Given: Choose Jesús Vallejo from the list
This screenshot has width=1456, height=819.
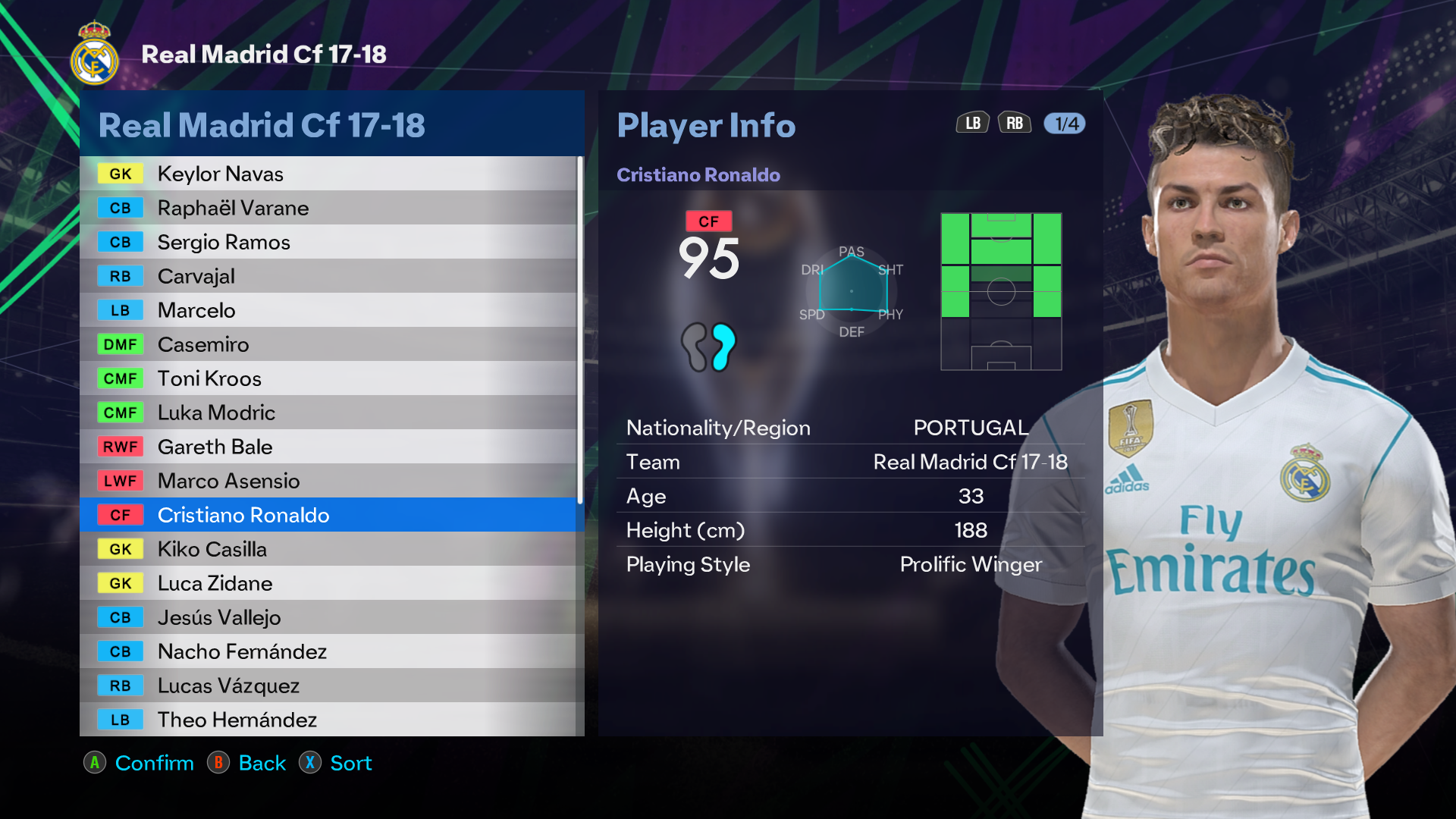Looking at the screenshot, I should 328,617.
